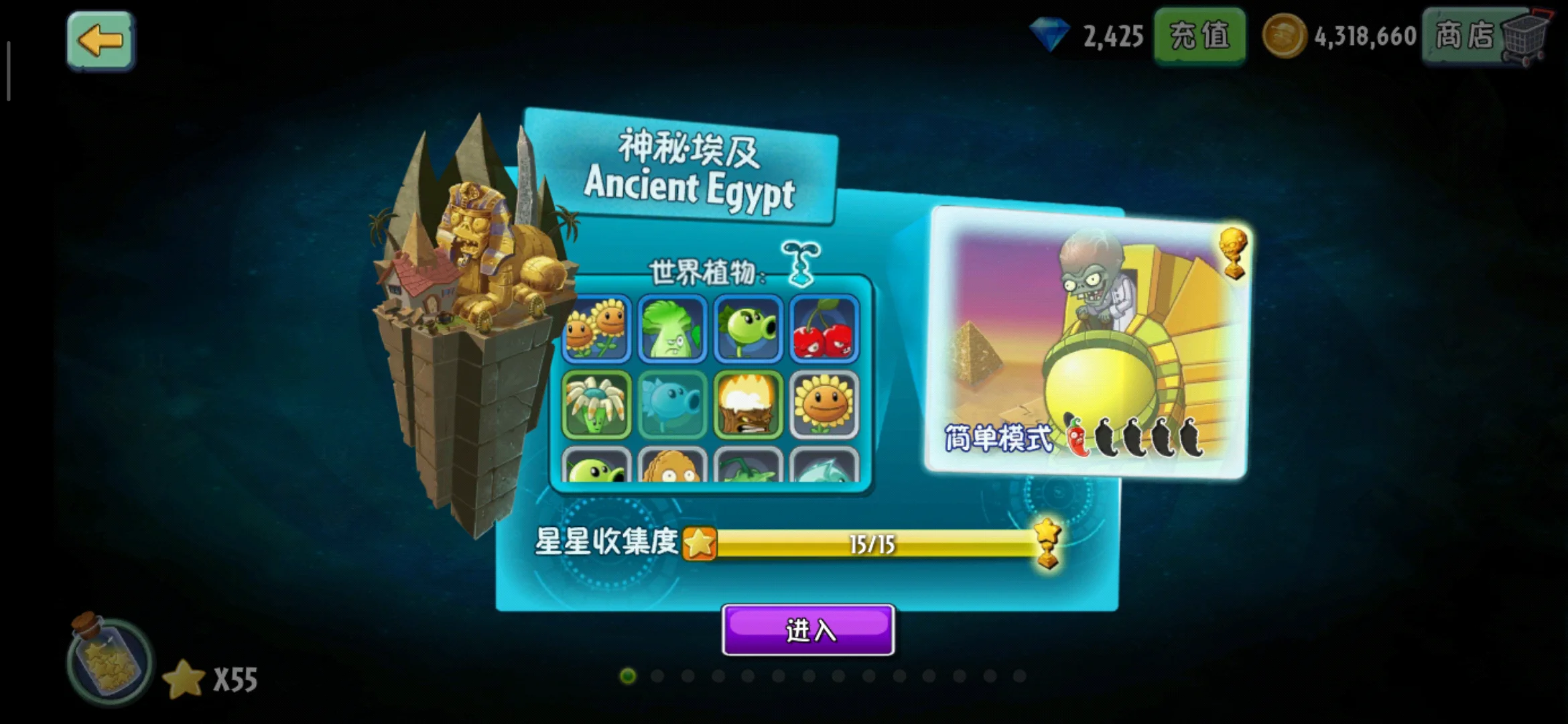This screenshot has width=1568, height=724.
Task: Open the 充值 recharge button
Action: pos(1199,36)
